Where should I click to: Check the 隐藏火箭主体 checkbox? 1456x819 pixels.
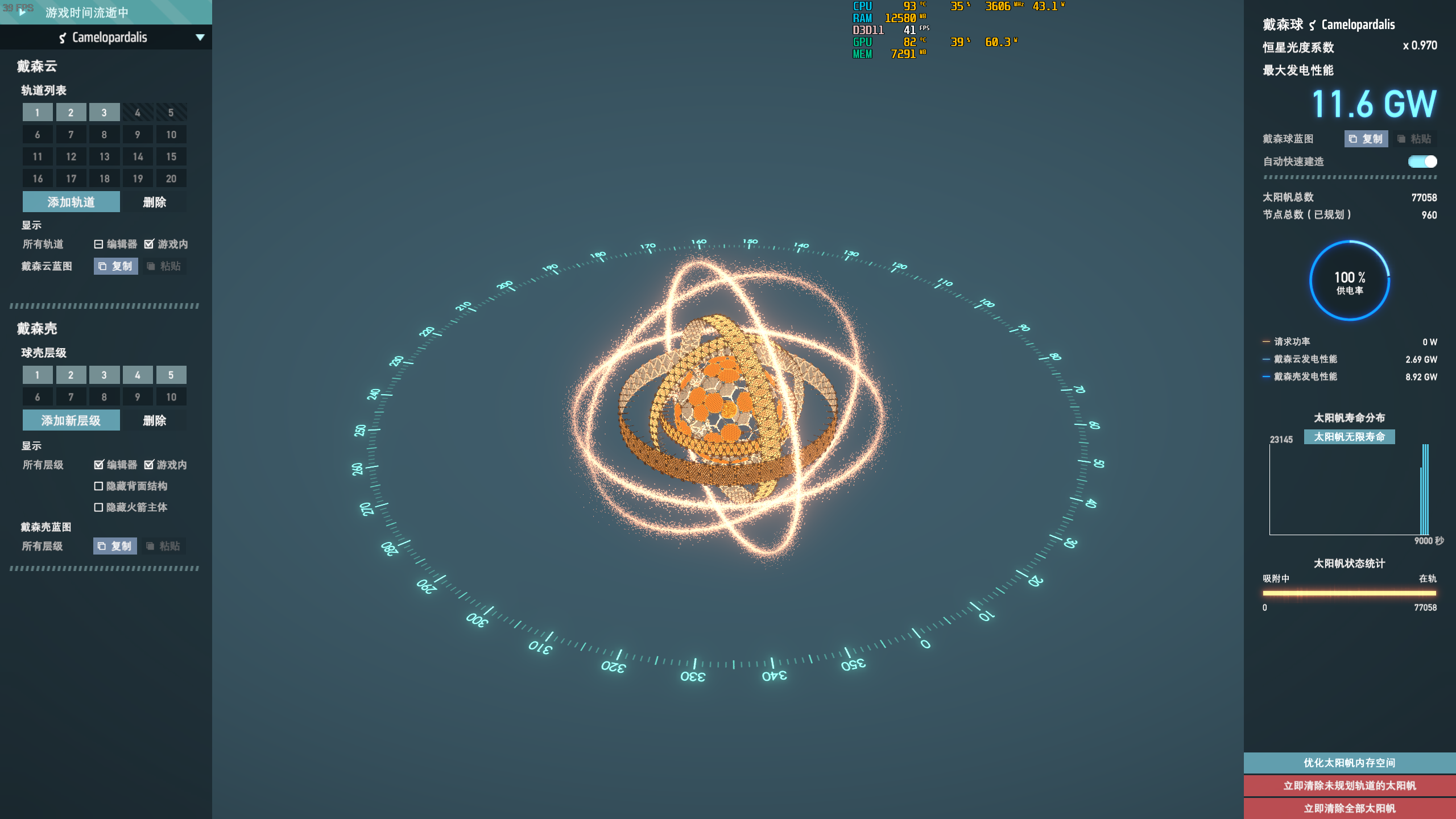click(98, 508)
